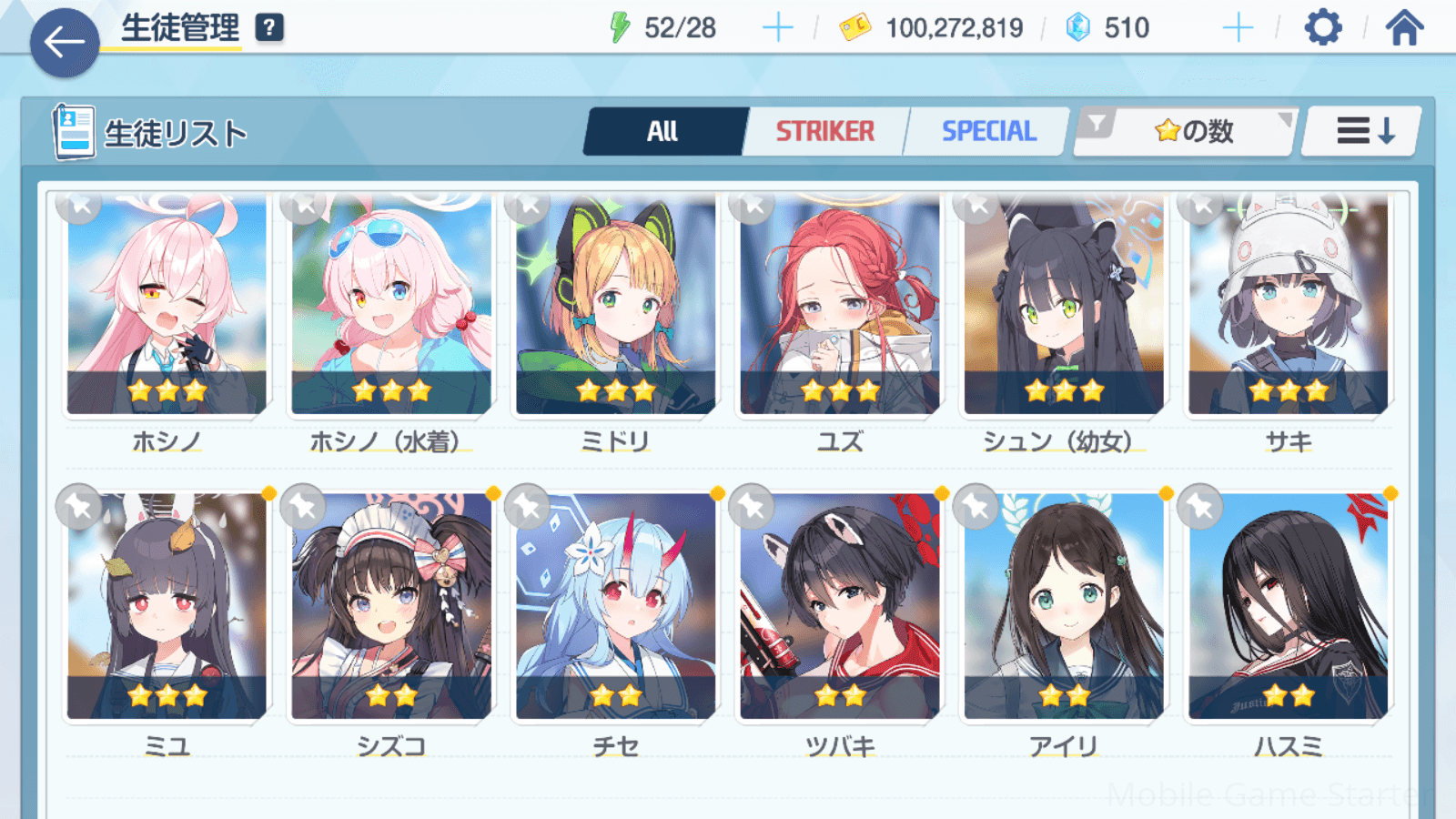This screenshot has width=1456, height=819.
Task: Select the ツバキ student card
Action: (x=840, y=607)
